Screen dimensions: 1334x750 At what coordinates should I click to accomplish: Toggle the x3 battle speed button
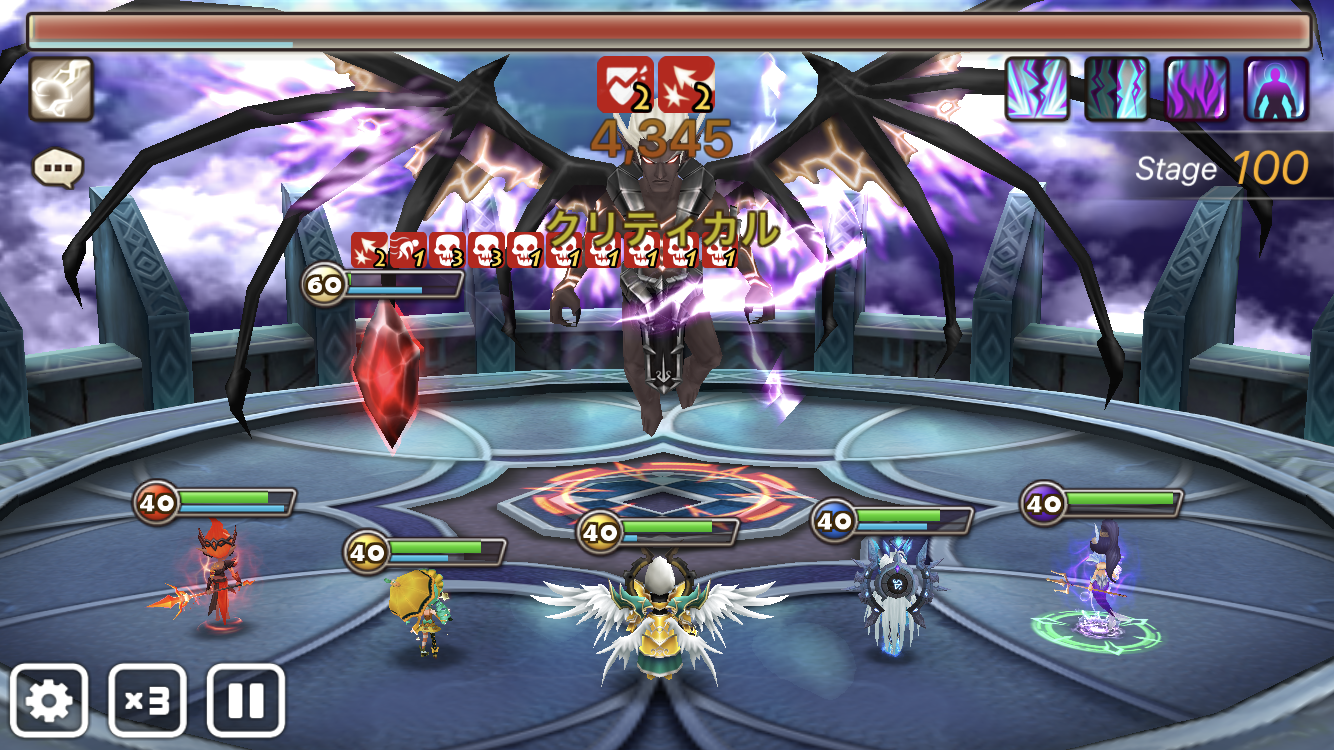click(x=147, y=701)
